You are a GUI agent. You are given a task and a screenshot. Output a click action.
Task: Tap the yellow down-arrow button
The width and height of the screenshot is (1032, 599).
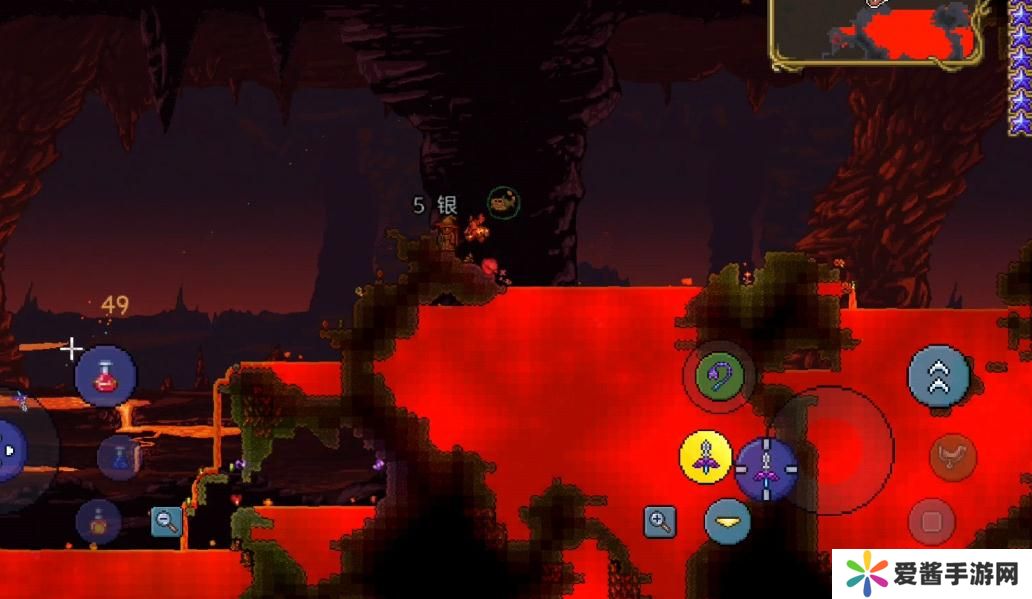coord(727,521)
